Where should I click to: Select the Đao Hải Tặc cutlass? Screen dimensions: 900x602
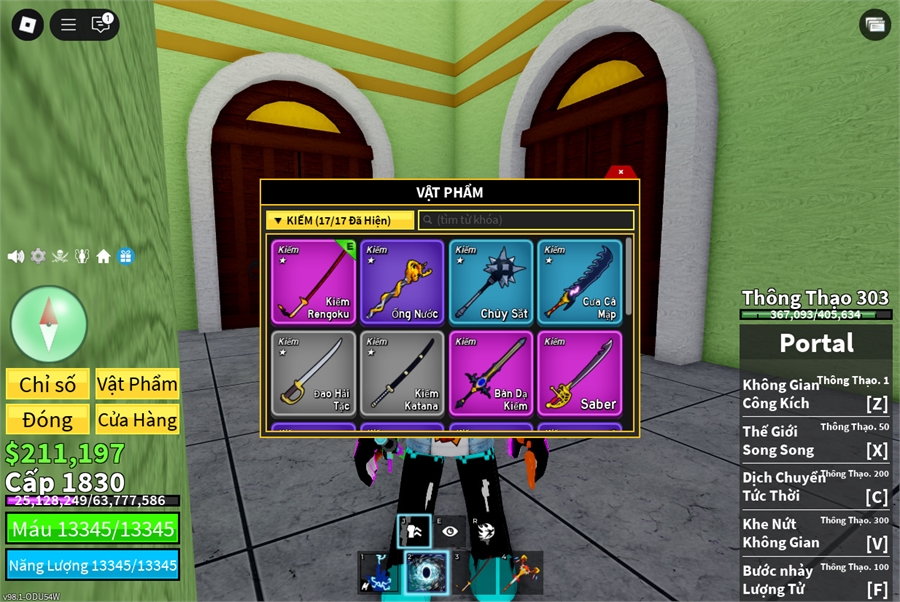coord(315,373)
